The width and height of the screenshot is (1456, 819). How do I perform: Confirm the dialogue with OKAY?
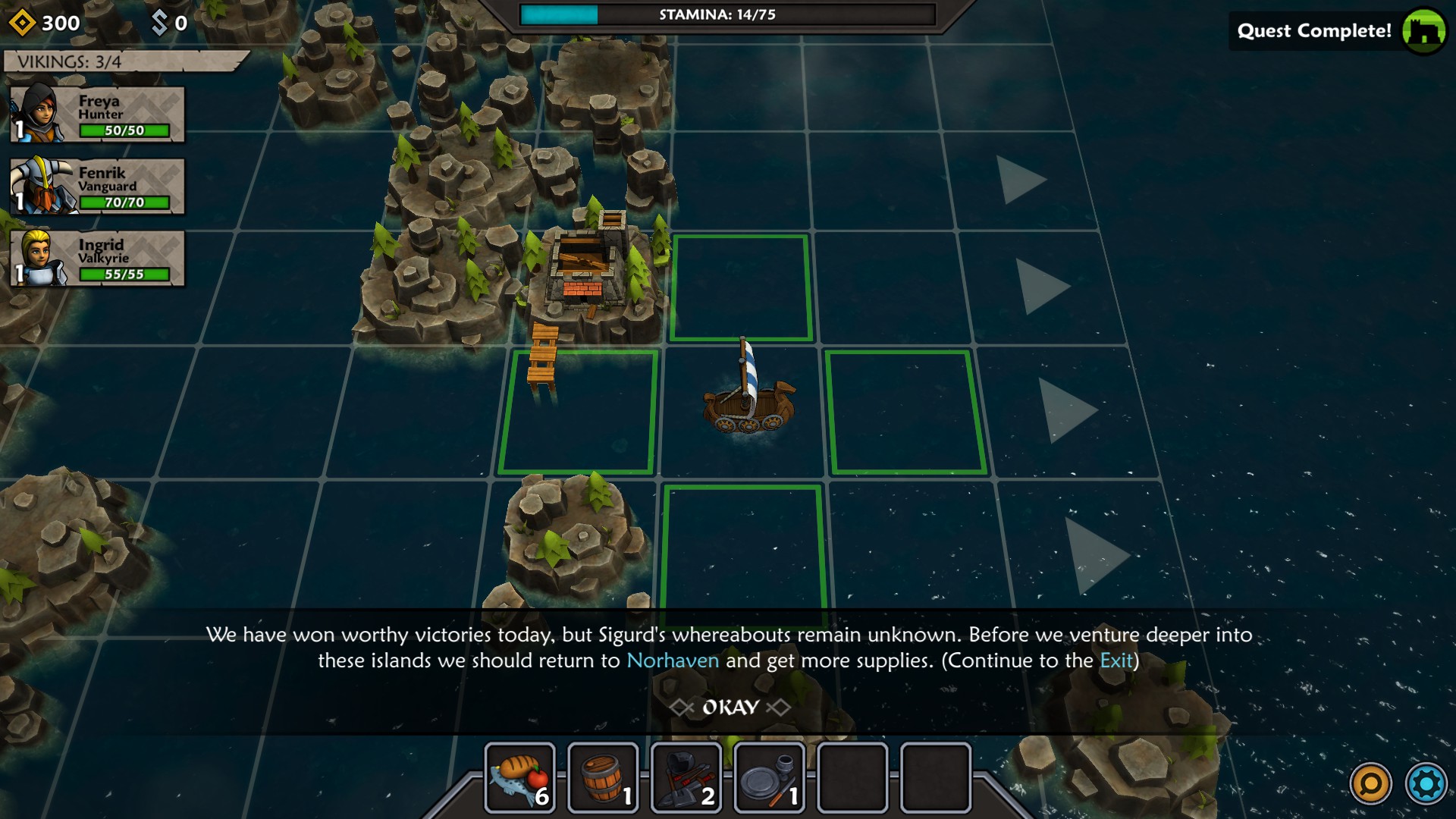point(730,708)
